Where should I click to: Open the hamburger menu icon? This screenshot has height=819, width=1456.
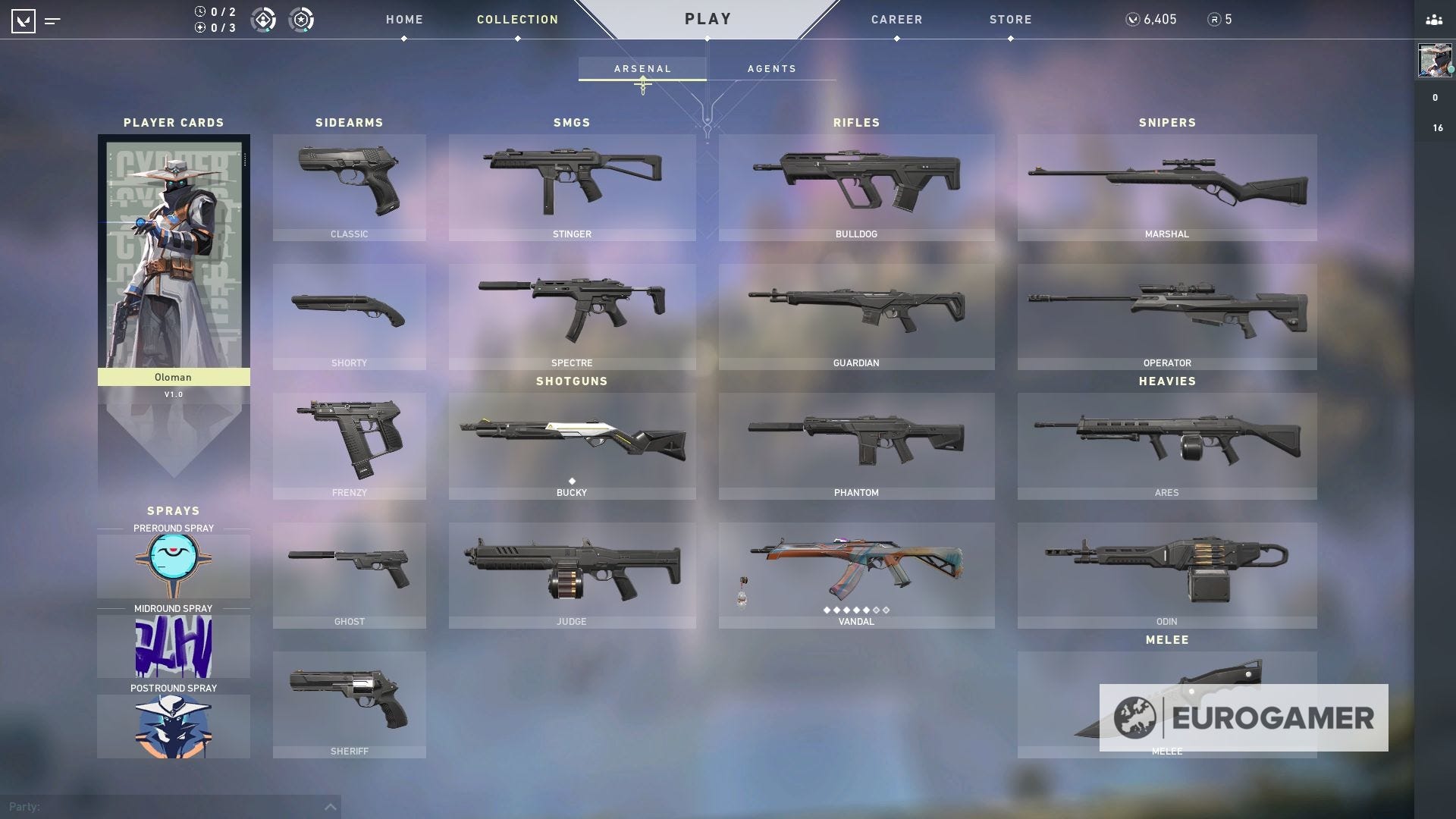pyautogui.click(x=52, y=20)
